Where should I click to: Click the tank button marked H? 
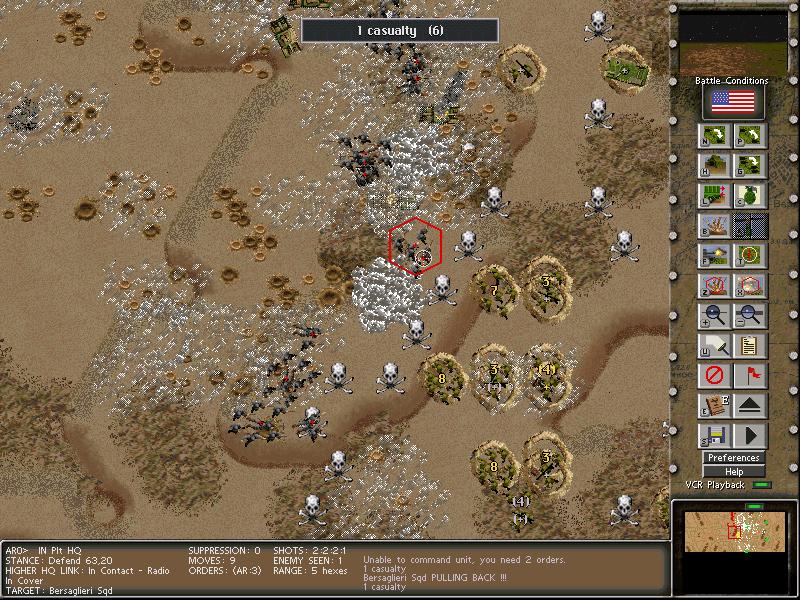[715, 166]
